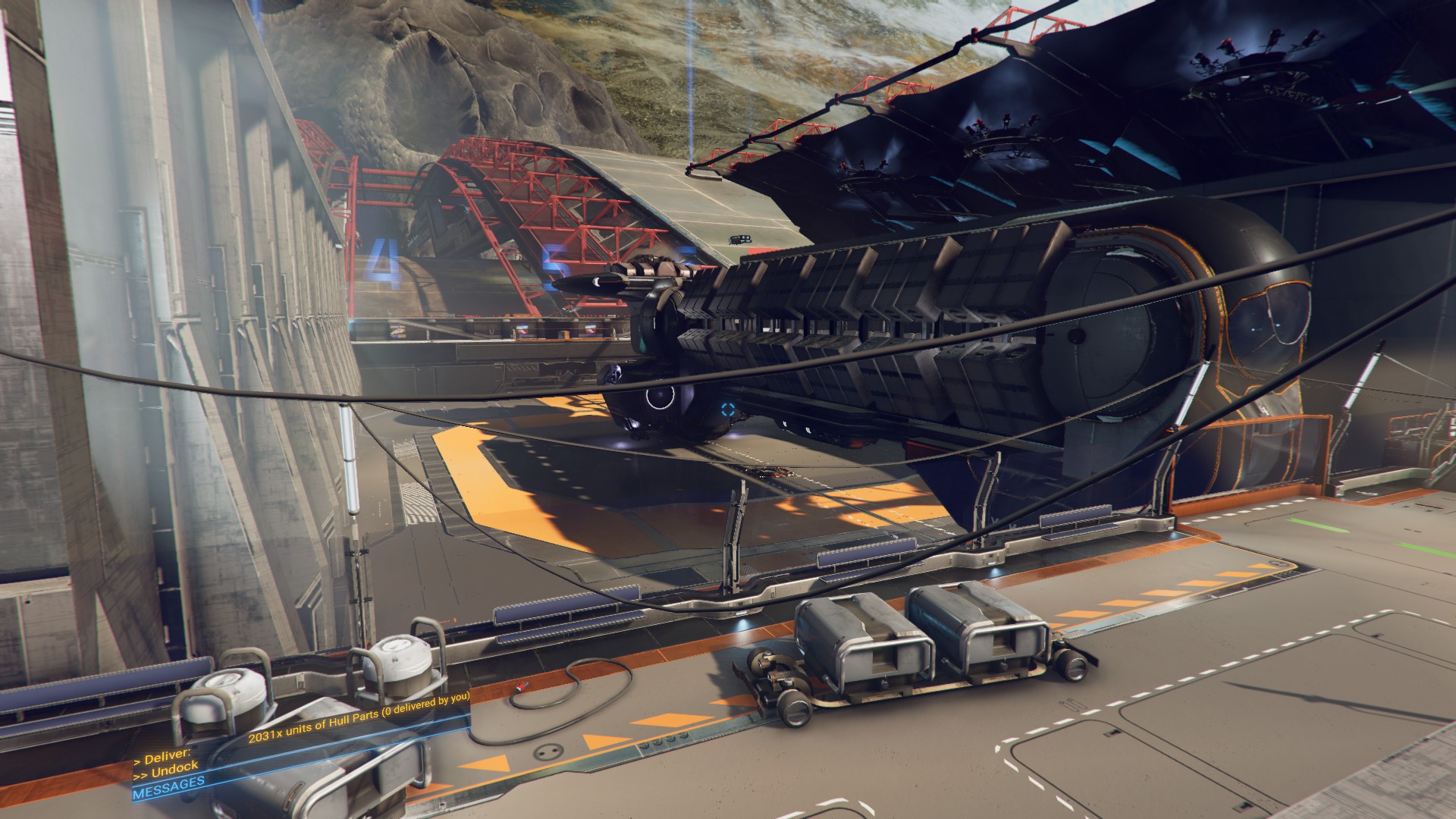1456x819 pixels.
Task: Select the Undock mission objective
Action: coord(166,770)
